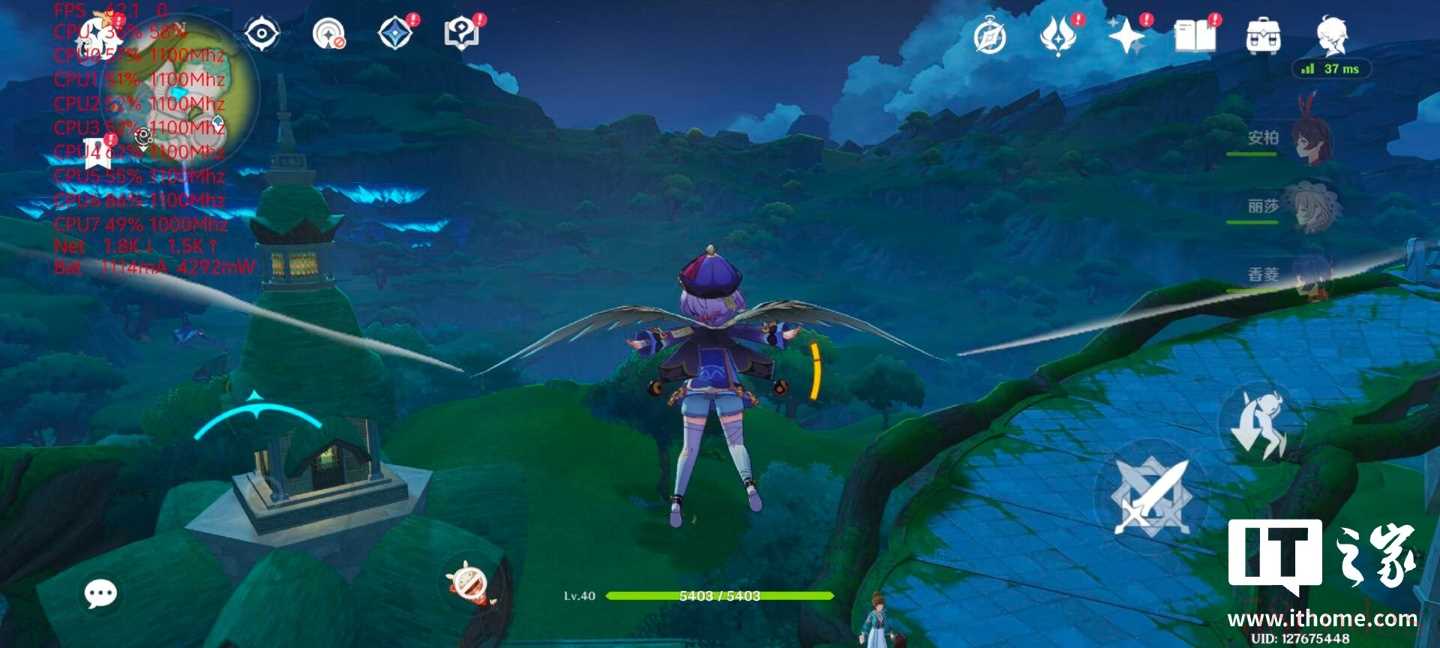Viewport: 1440px width, 648px height.
Task: Open the Adventurer Handbook book icon
Action: click(1195, 37)
